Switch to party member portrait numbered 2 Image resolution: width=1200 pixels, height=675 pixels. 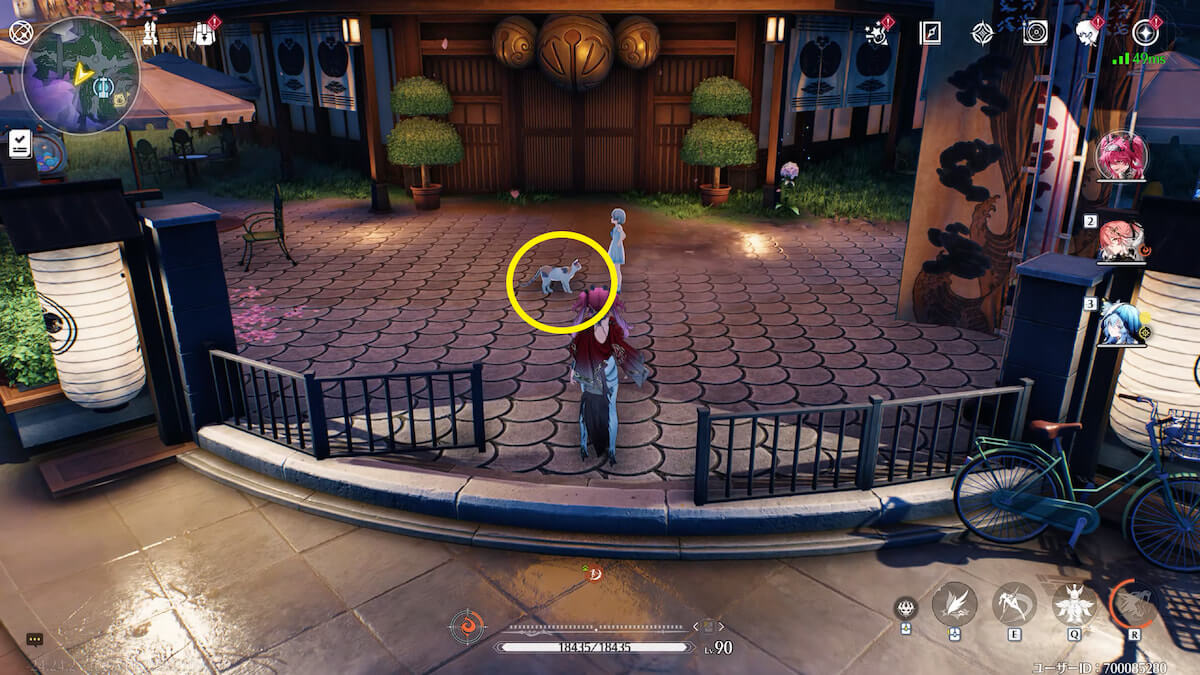click(x=1121, y=241)
